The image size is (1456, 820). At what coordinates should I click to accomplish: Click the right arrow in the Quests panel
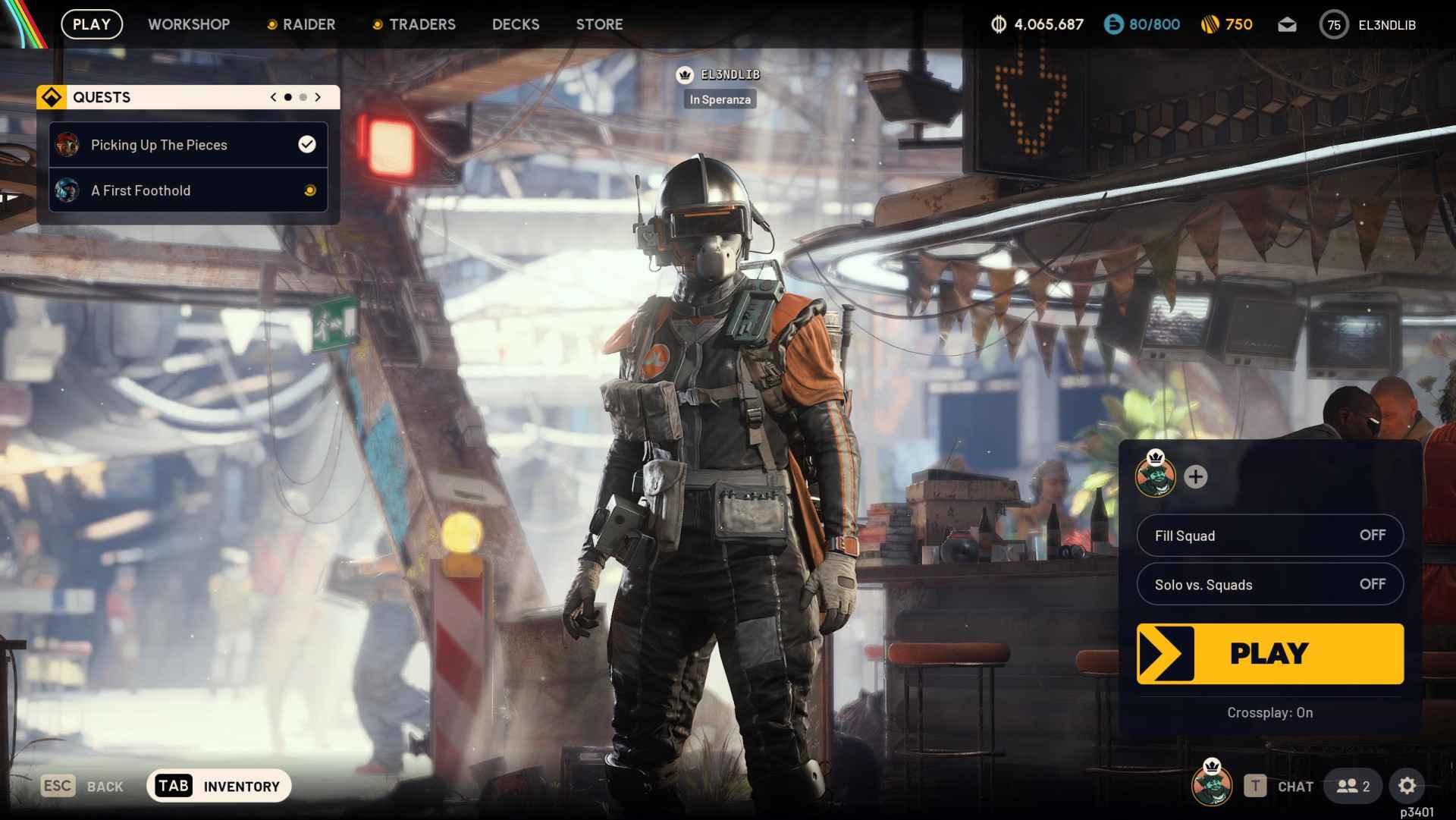pos(318,97)
